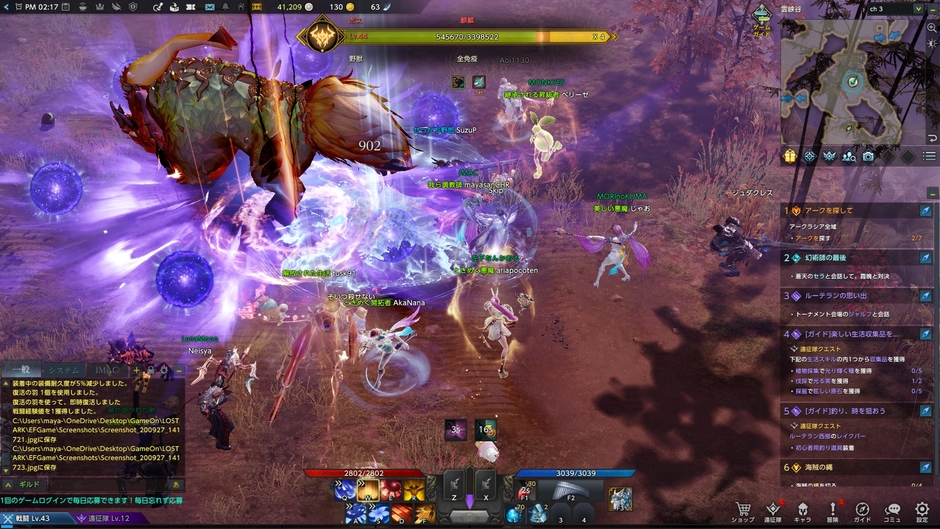Open the 遠征隊 expedition menu
The image size is (940, 529).
[x=773, y=511]
